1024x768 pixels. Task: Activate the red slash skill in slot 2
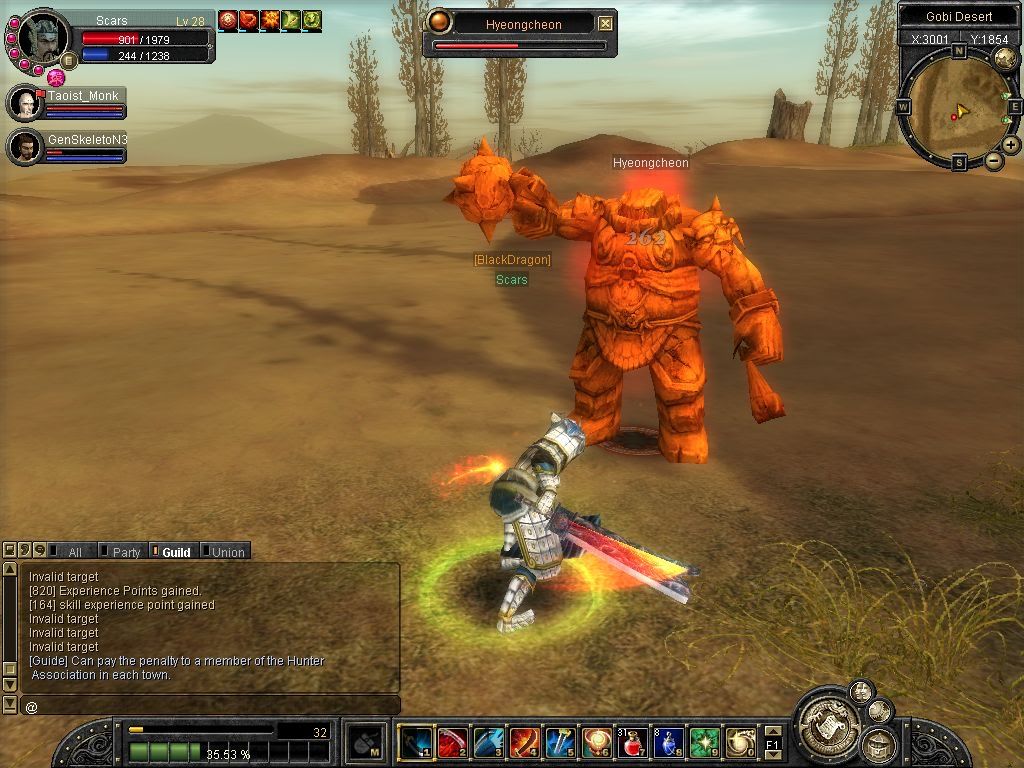pyautogui.click(x=452, y=742)
